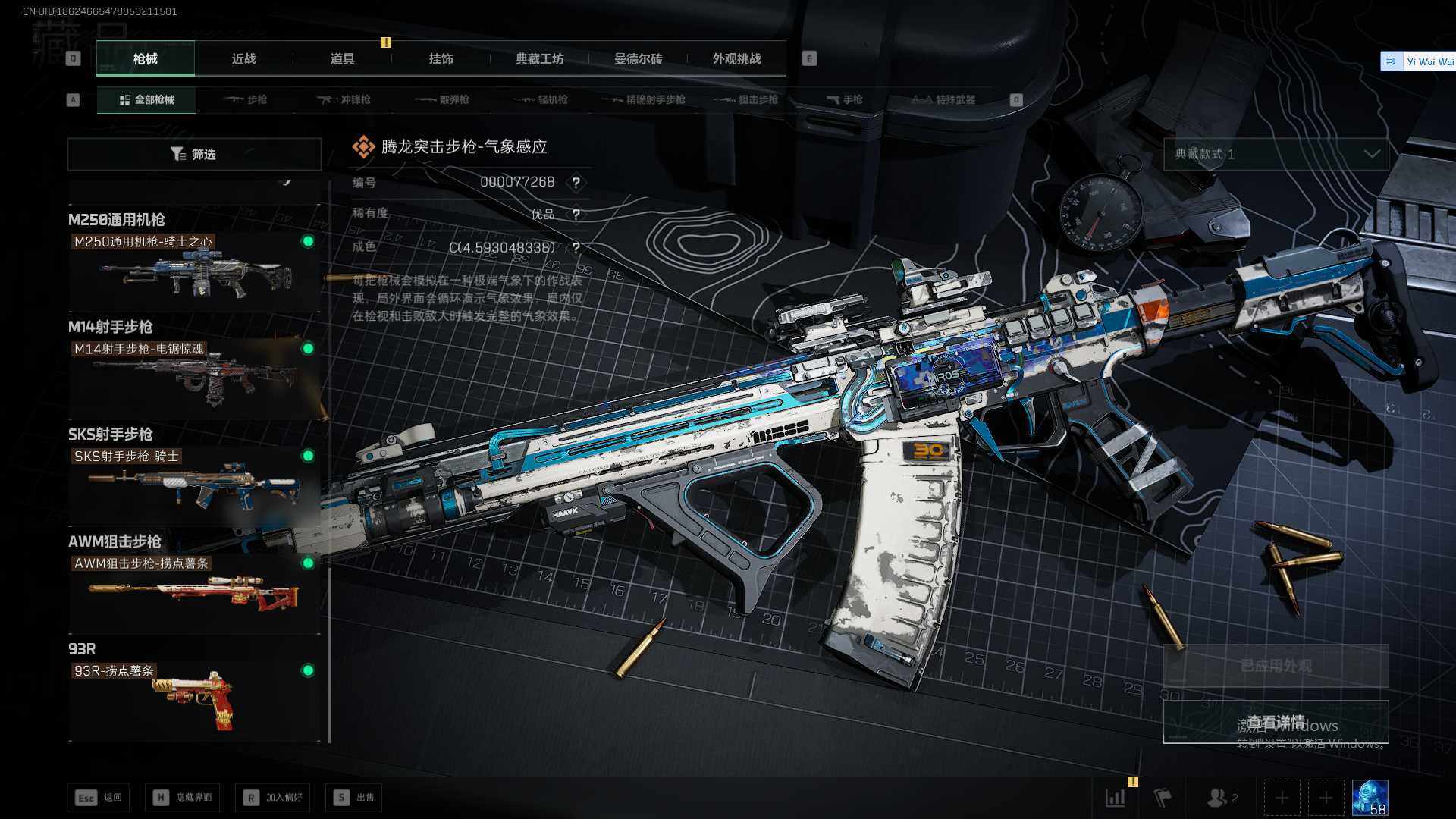This screenshot has height=819, width=1456.
Task: Open the 曼德尔砖 tab
Action: 638,59
